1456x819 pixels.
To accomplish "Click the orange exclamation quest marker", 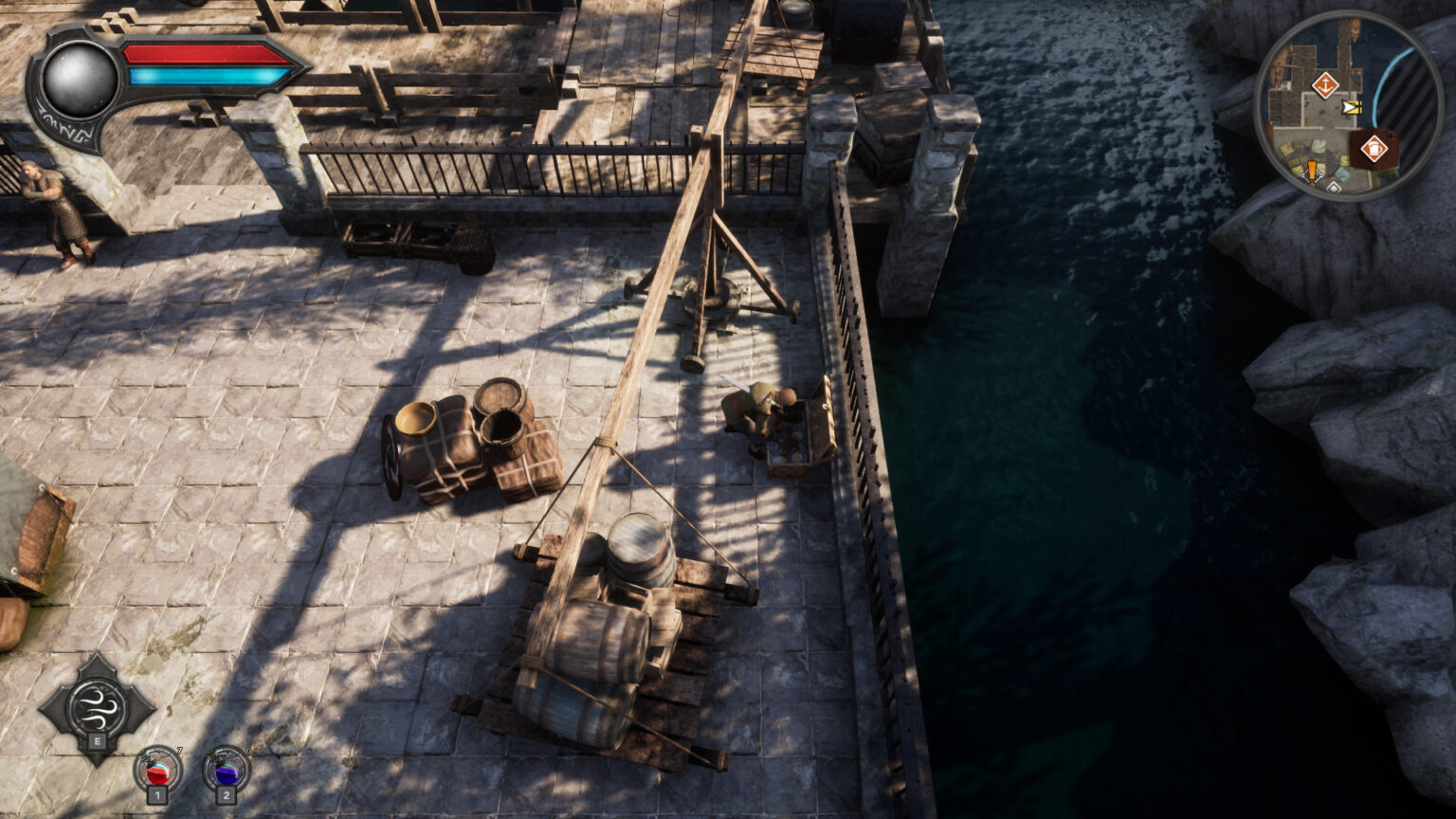I will 1312,171.
